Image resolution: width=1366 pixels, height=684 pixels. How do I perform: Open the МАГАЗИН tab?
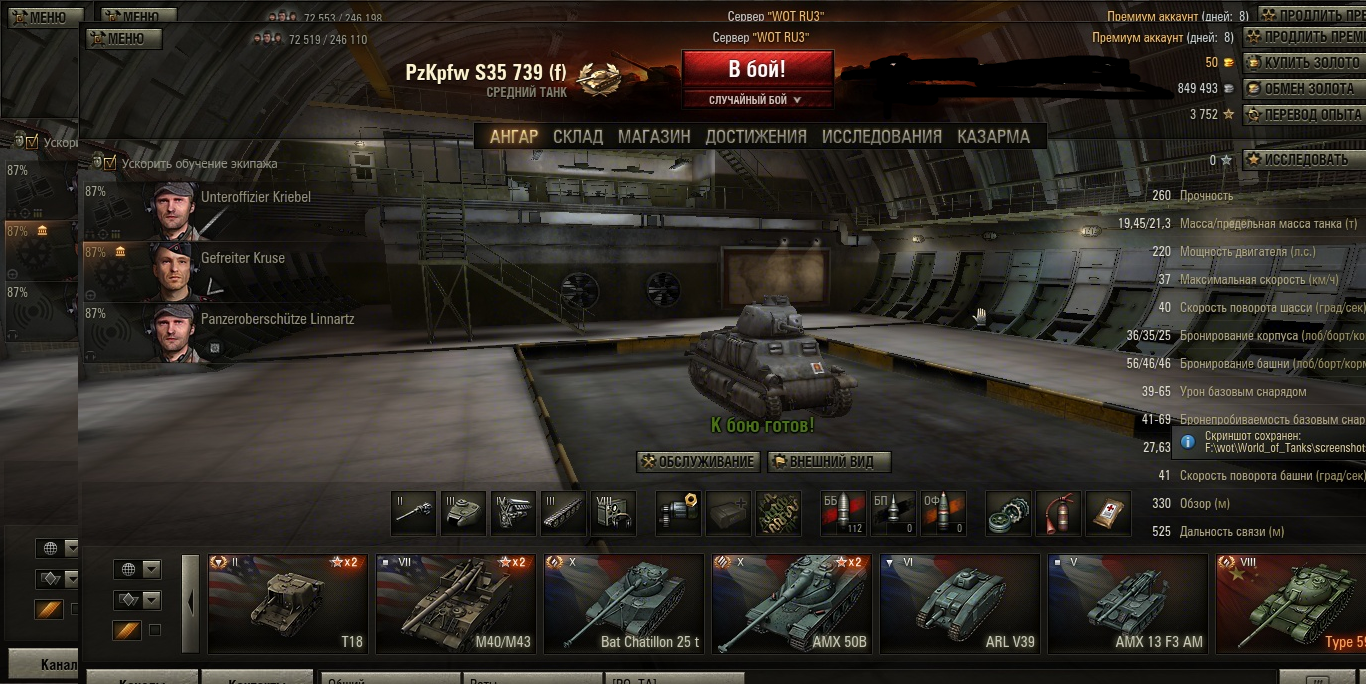coord(654,137)
